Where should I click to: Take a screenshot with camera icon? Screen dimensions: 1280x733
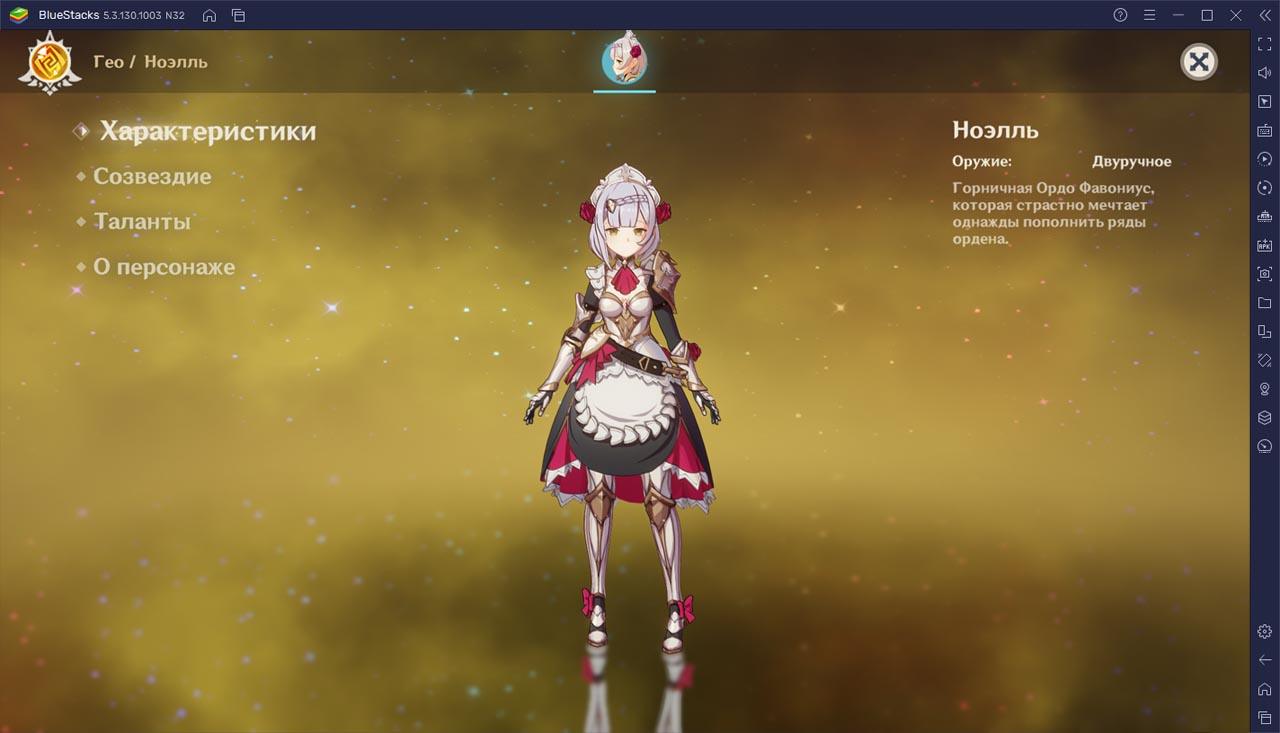[x=1264, y=274]
